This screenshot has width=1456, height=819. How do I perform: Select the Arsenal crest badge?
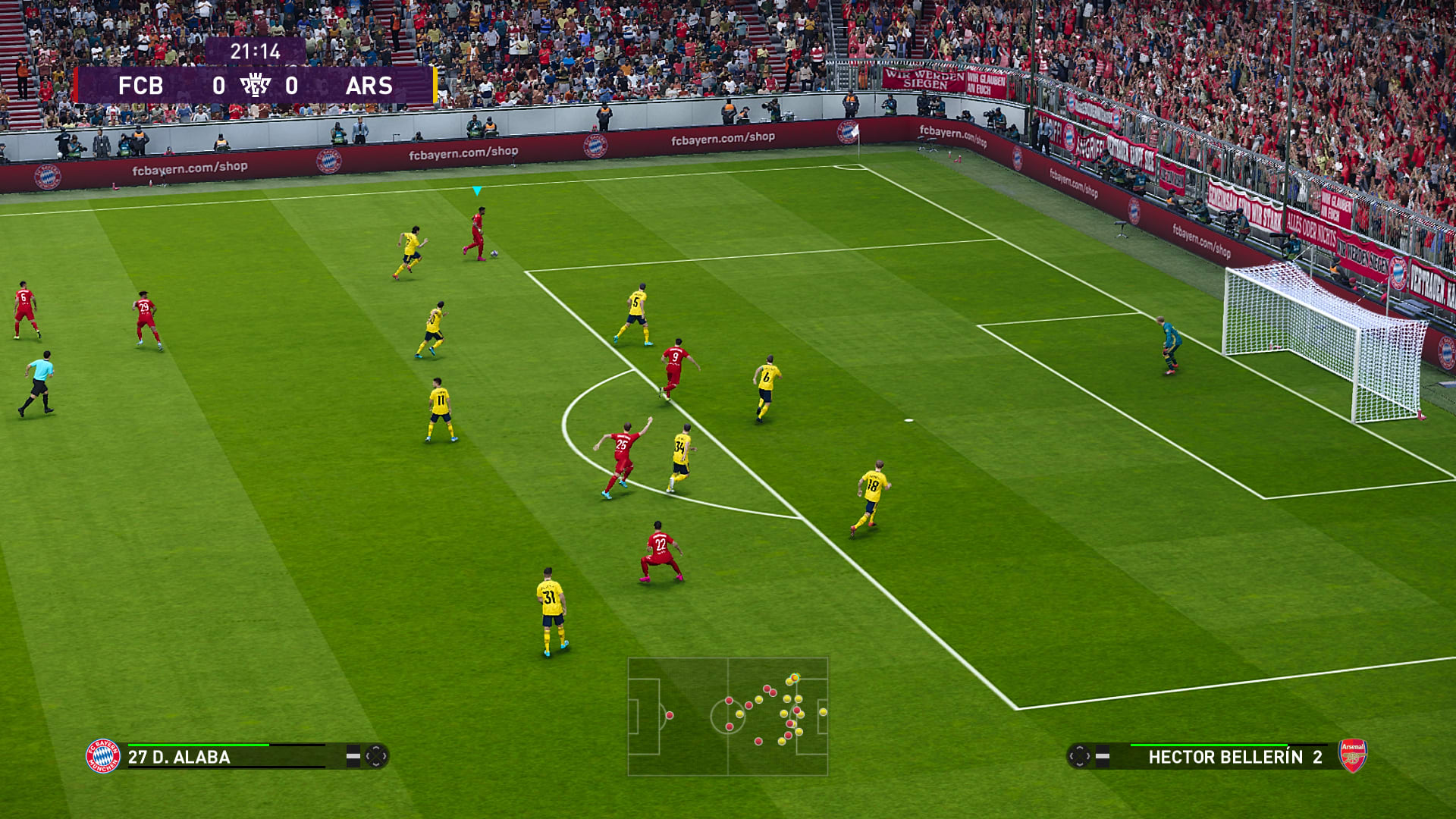coord(1353,755)
